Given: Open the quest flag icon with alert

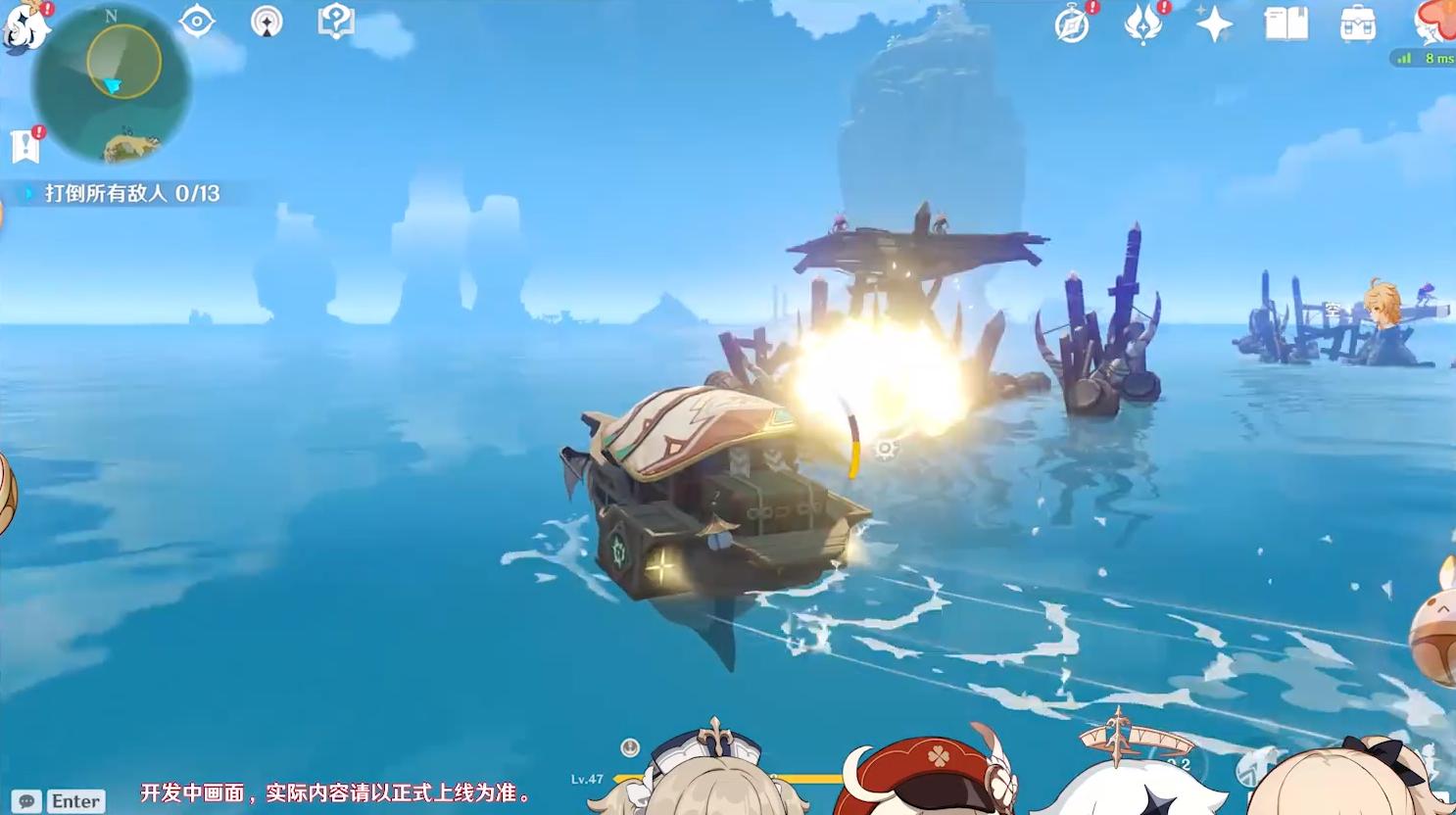Looking at the screenshot, I should (25, 147).
